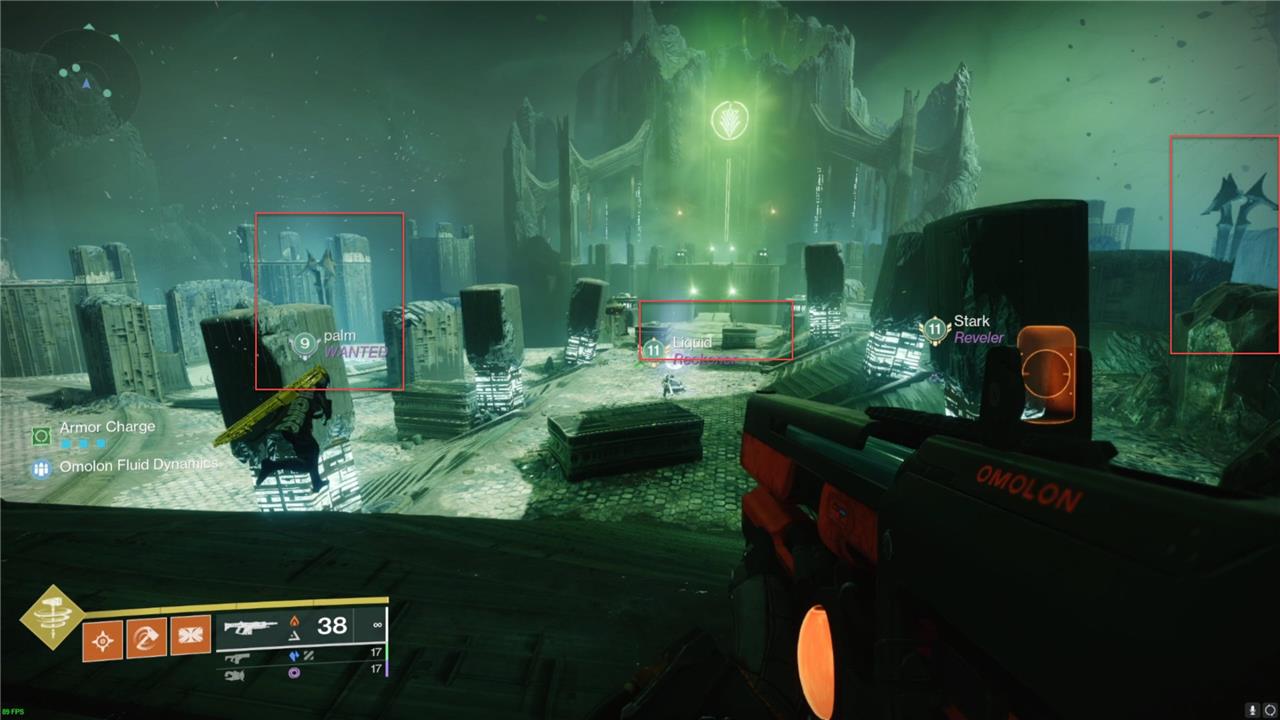Click the circular recording overlay icon
1280x720 pixels.
[x=1270, y=709]
